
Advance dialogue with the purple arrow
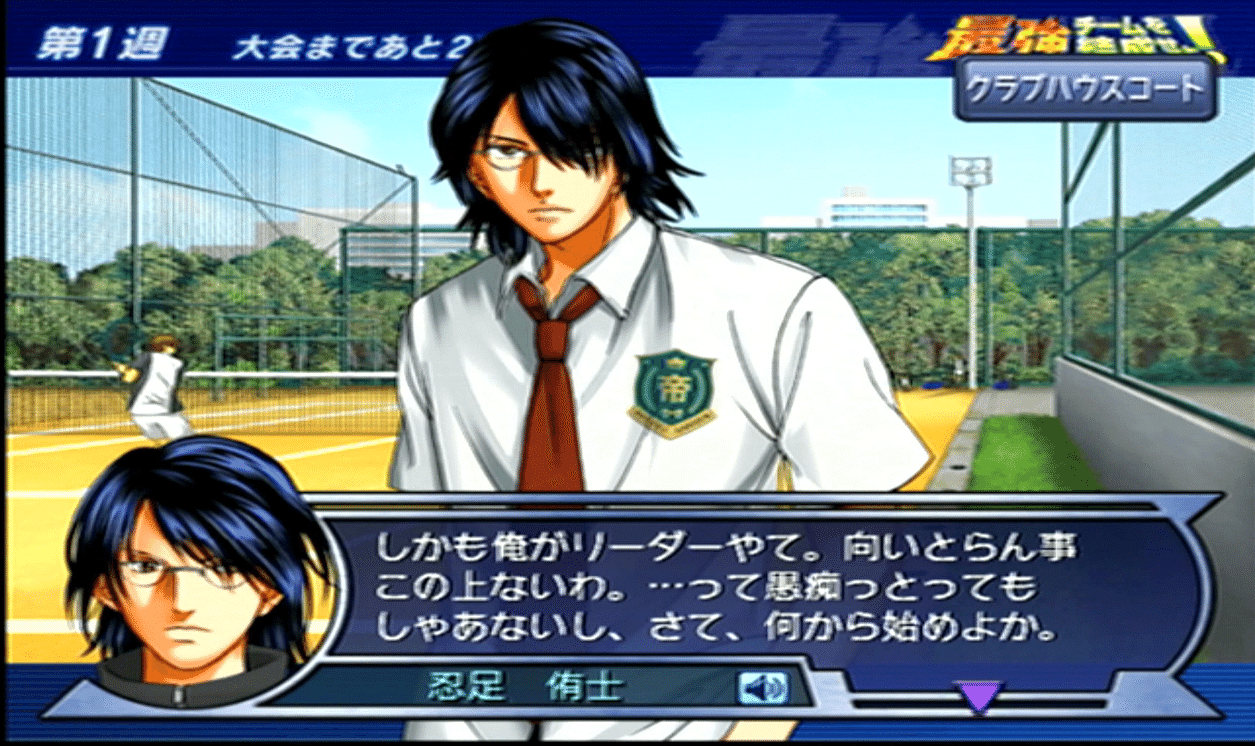pyautogui.click(x=977, y=695)
